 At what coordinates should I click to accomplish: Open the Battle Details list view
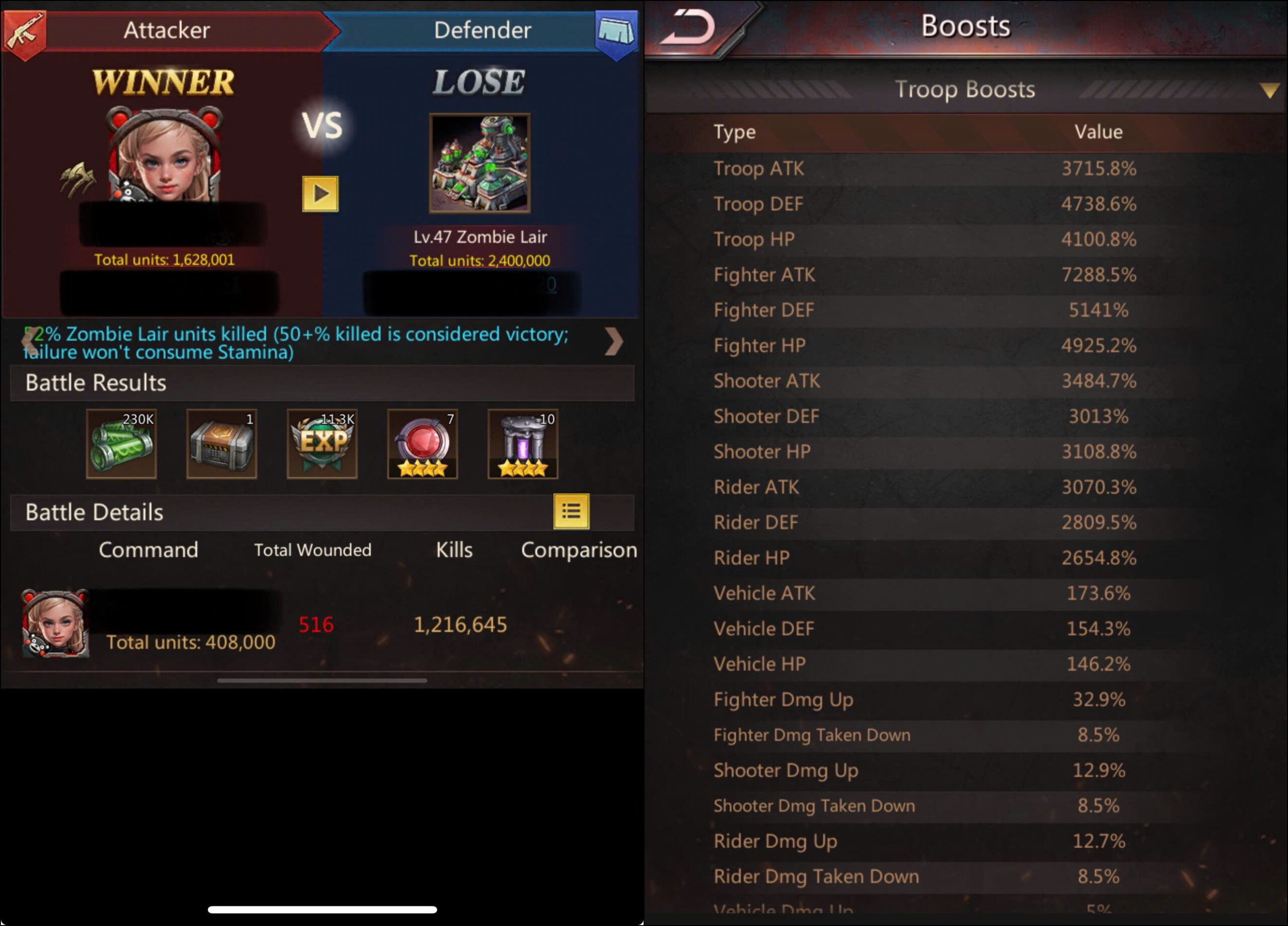pos(571,511)
